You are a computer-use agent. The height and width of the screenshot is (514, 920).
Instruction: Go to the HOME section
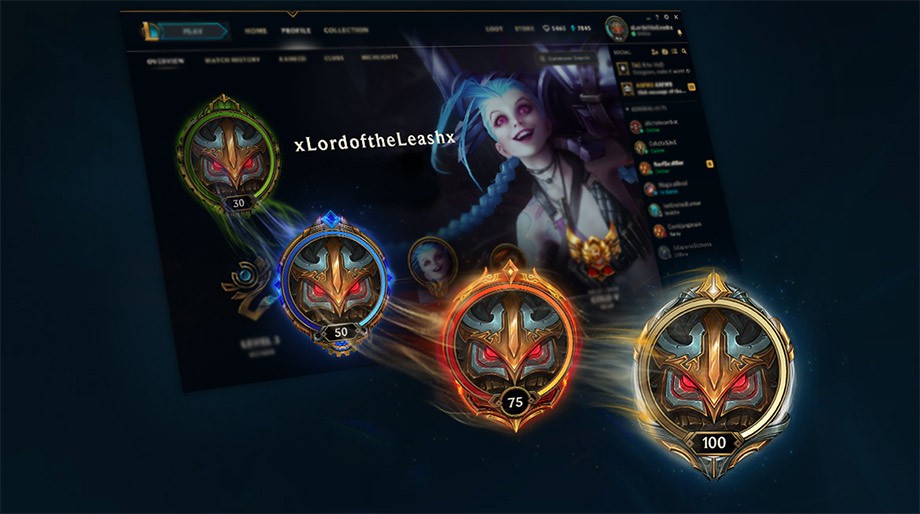pyautogui.click(x=256, y=31)
